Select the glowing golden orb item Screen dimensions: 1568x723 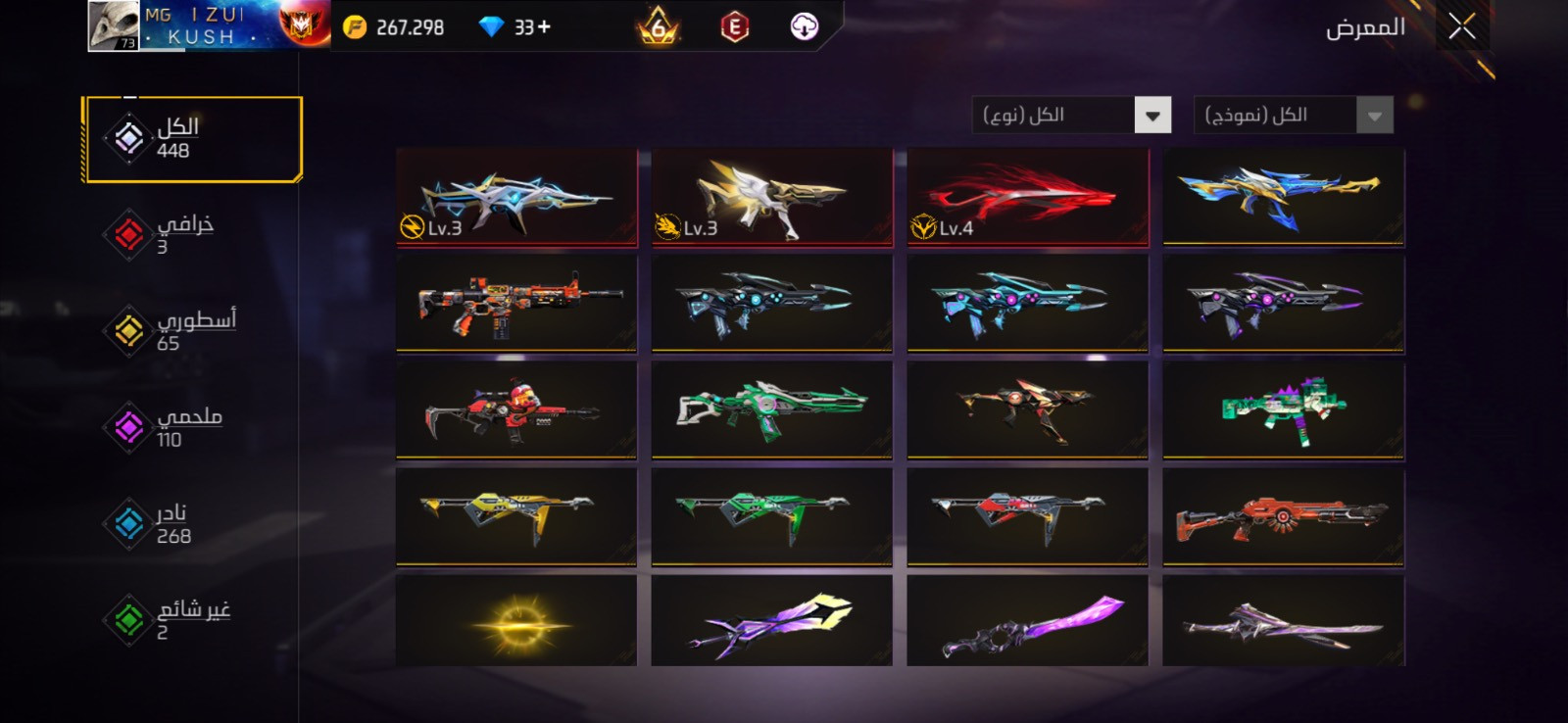(x=516, y=622)
